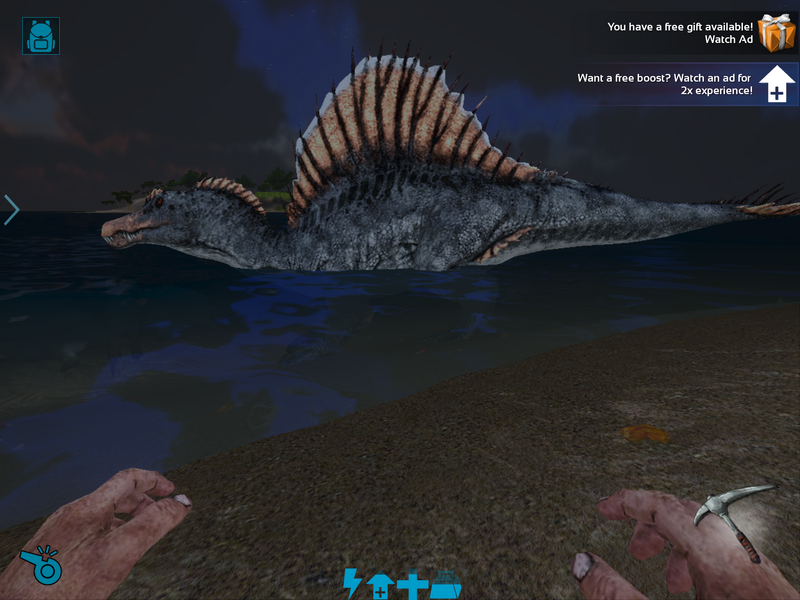Screen dimensions: 800x600
Task: Tap the whistle command icon
Action: tap(41, 565)
